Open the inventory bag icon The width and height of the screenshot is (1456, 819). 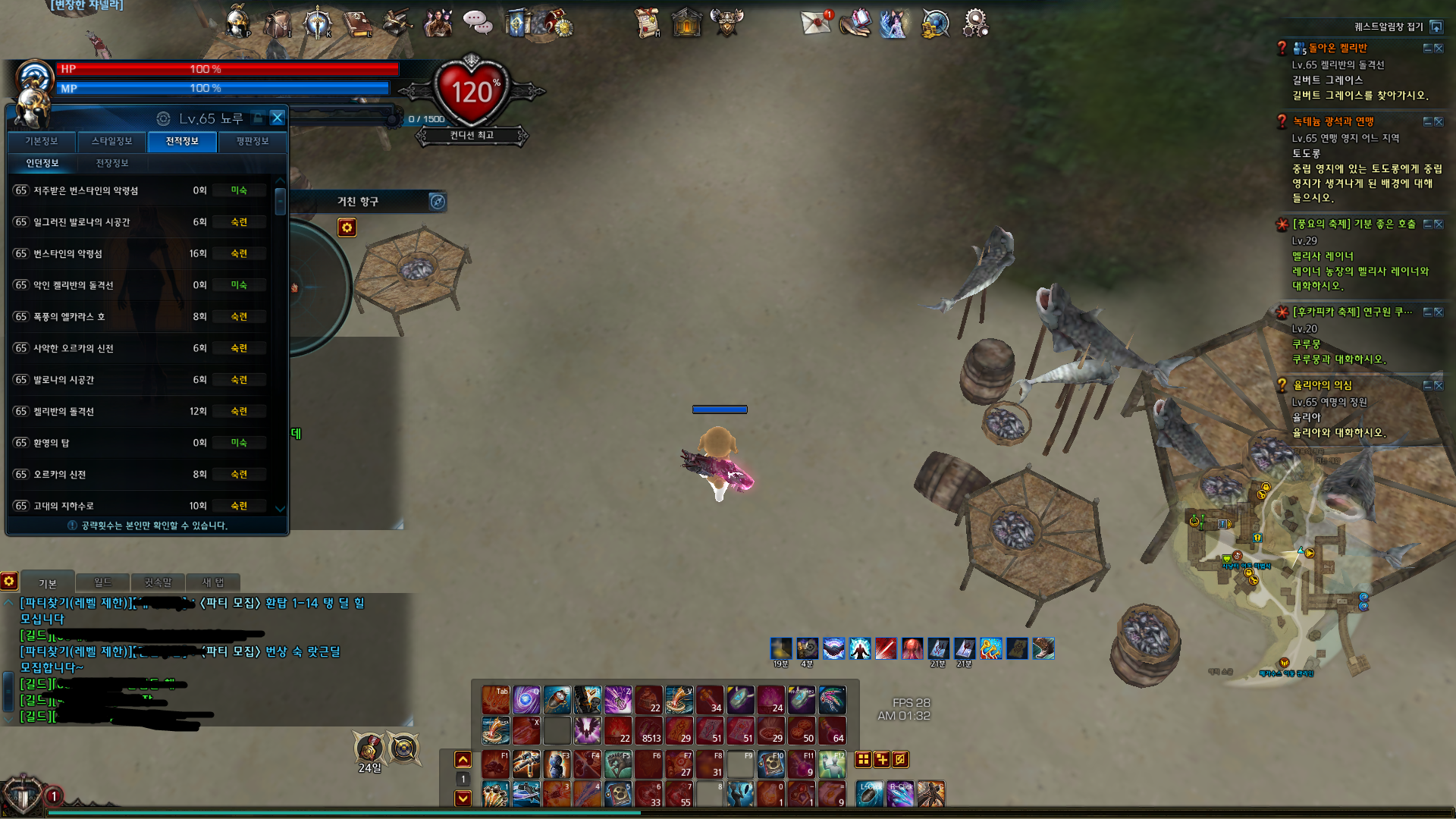click(278, 23)
